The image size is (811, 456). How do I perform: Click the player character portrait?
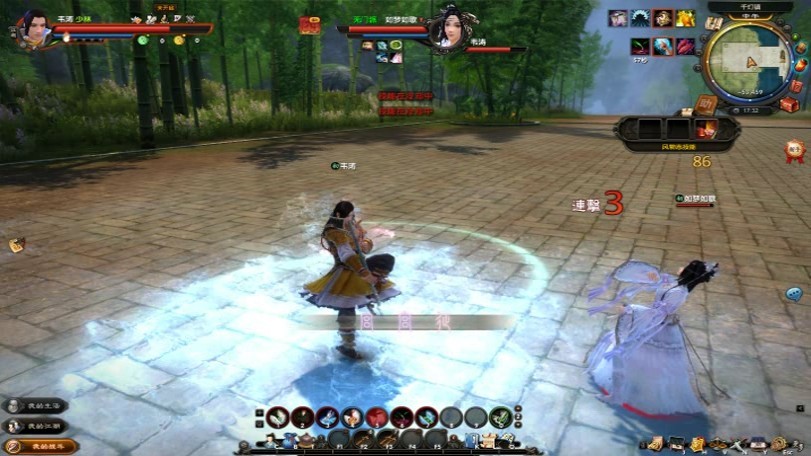click(34, 27)
